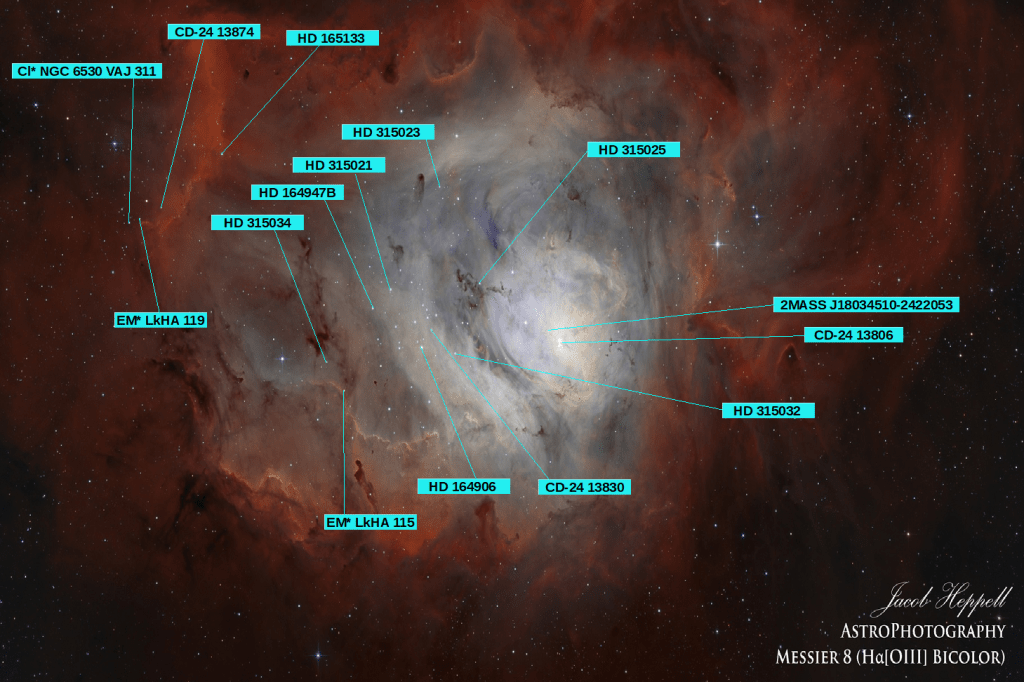The image size is (1024, 682).
Task: Choose the CD-24 13830 label
Action: [584, 487]
